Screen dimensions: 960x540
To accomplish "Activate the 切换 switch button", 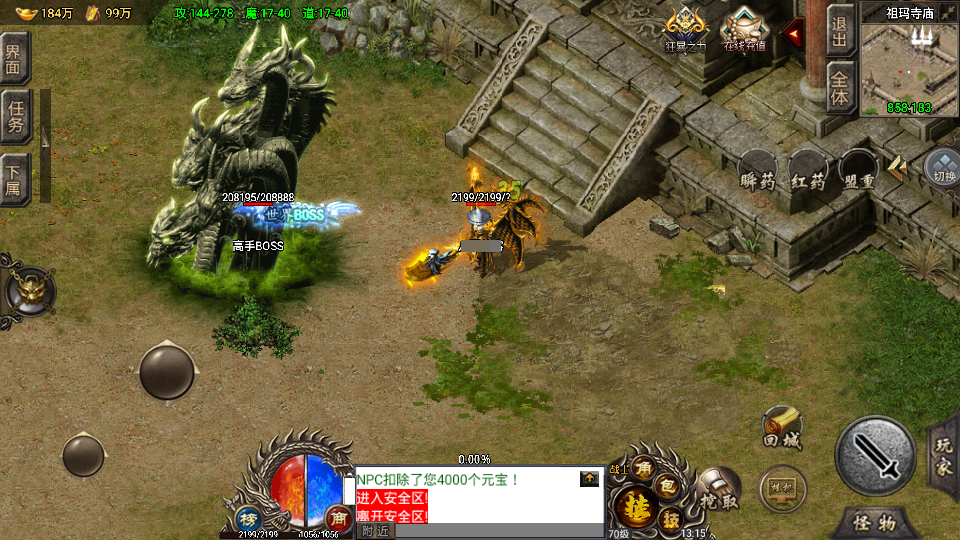I will 943,168.
